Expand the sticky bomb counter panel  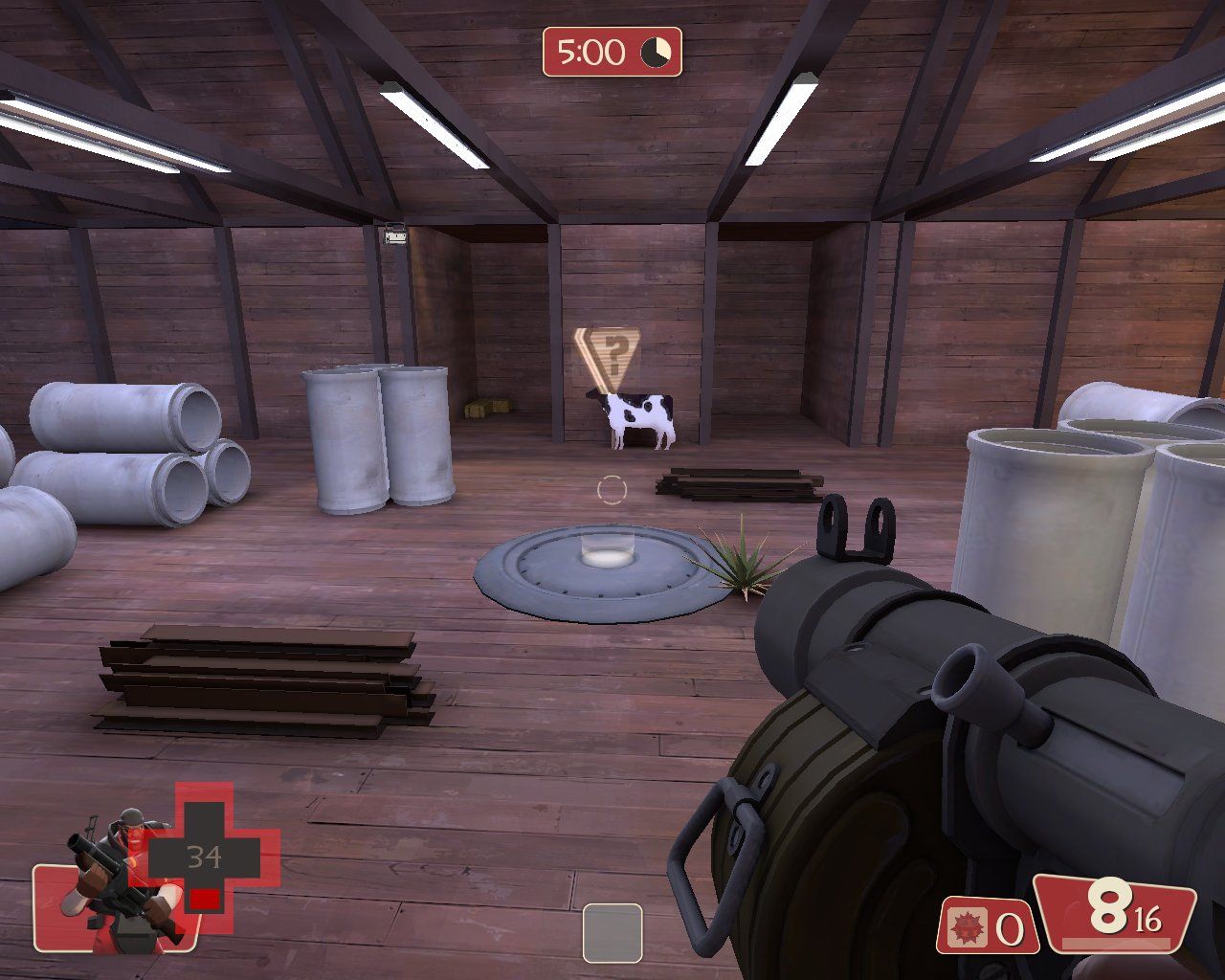pos(986,926)
